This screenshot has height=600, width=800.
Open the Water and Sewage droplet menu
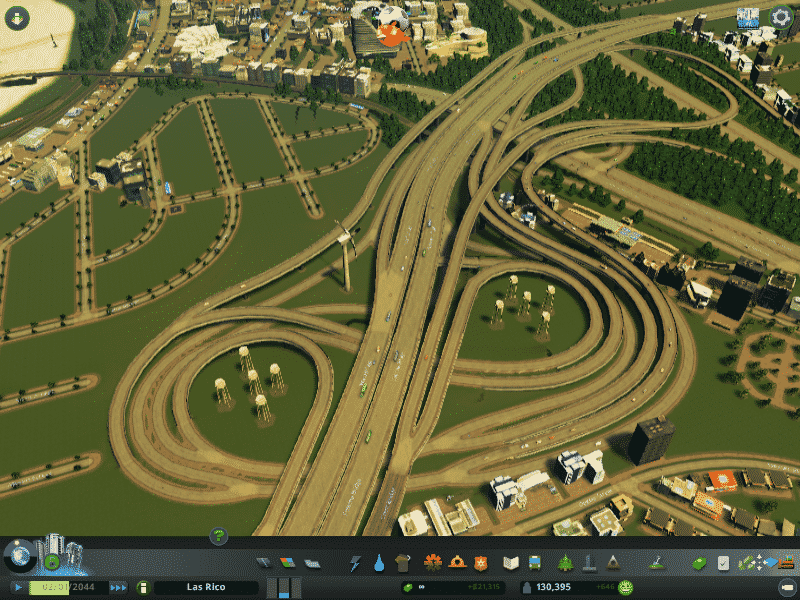pos(379,563)
